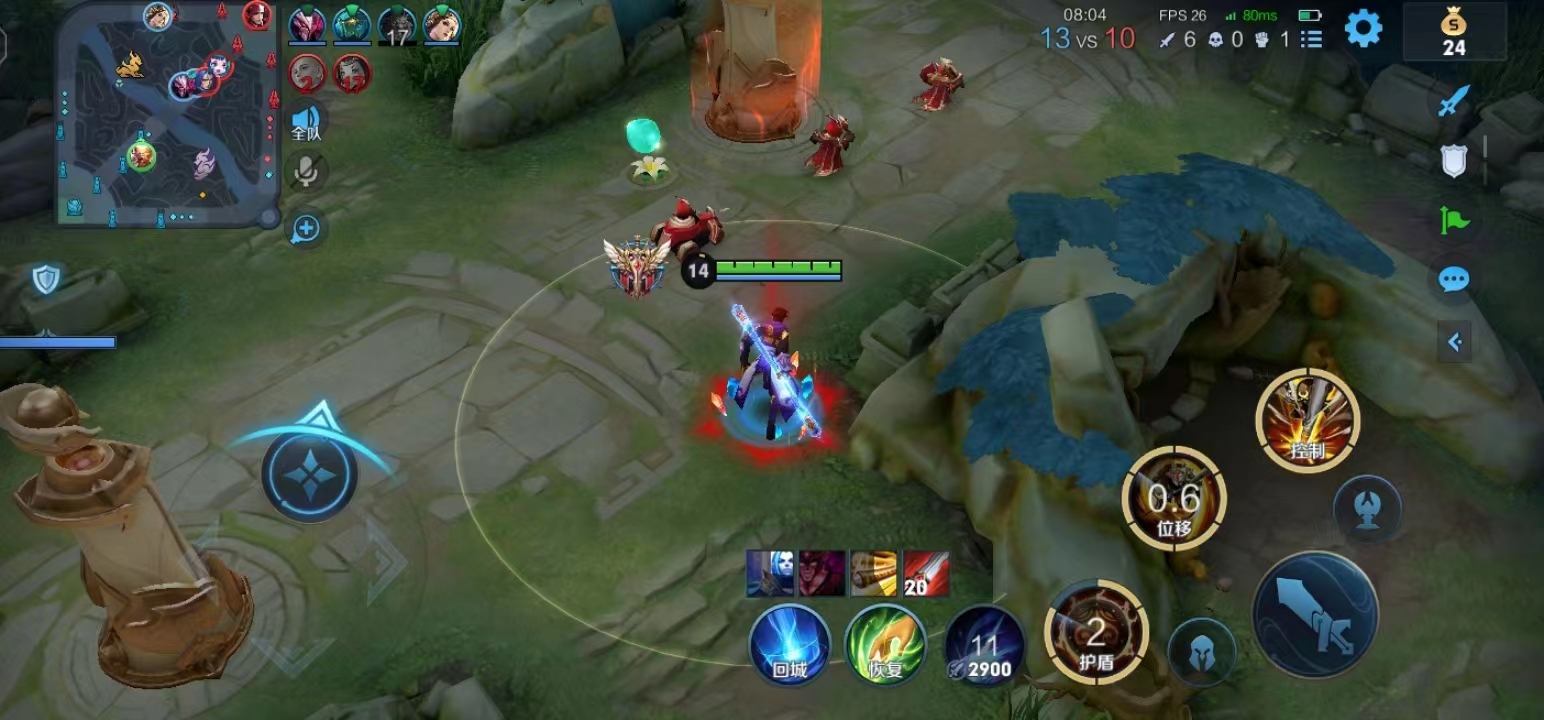Hit the basic attack sword button
The height and width of the screenshot is (720, 1544).
(1315, 614)
